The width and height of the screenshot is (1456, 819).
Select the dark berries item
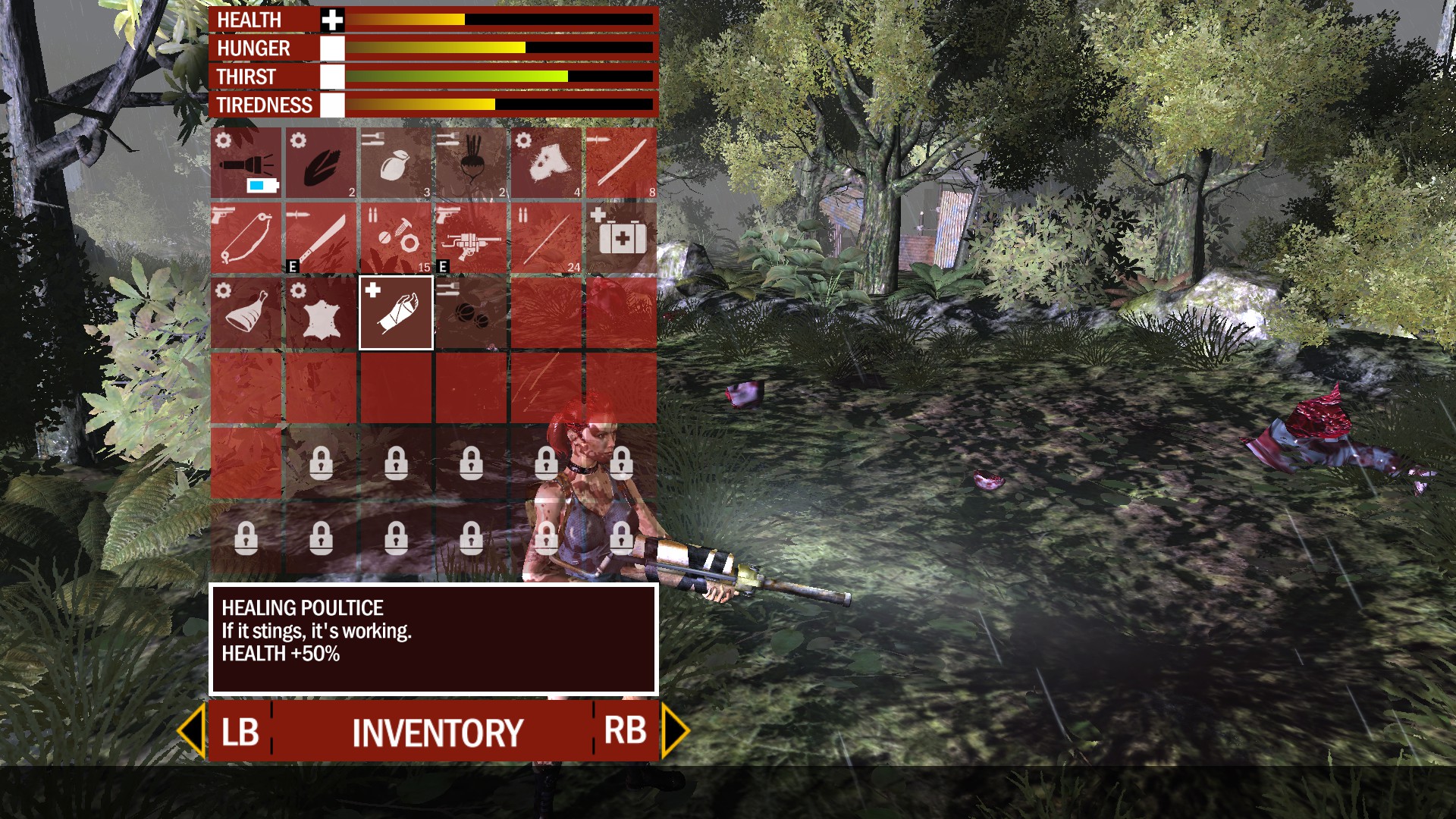[469, 312]
